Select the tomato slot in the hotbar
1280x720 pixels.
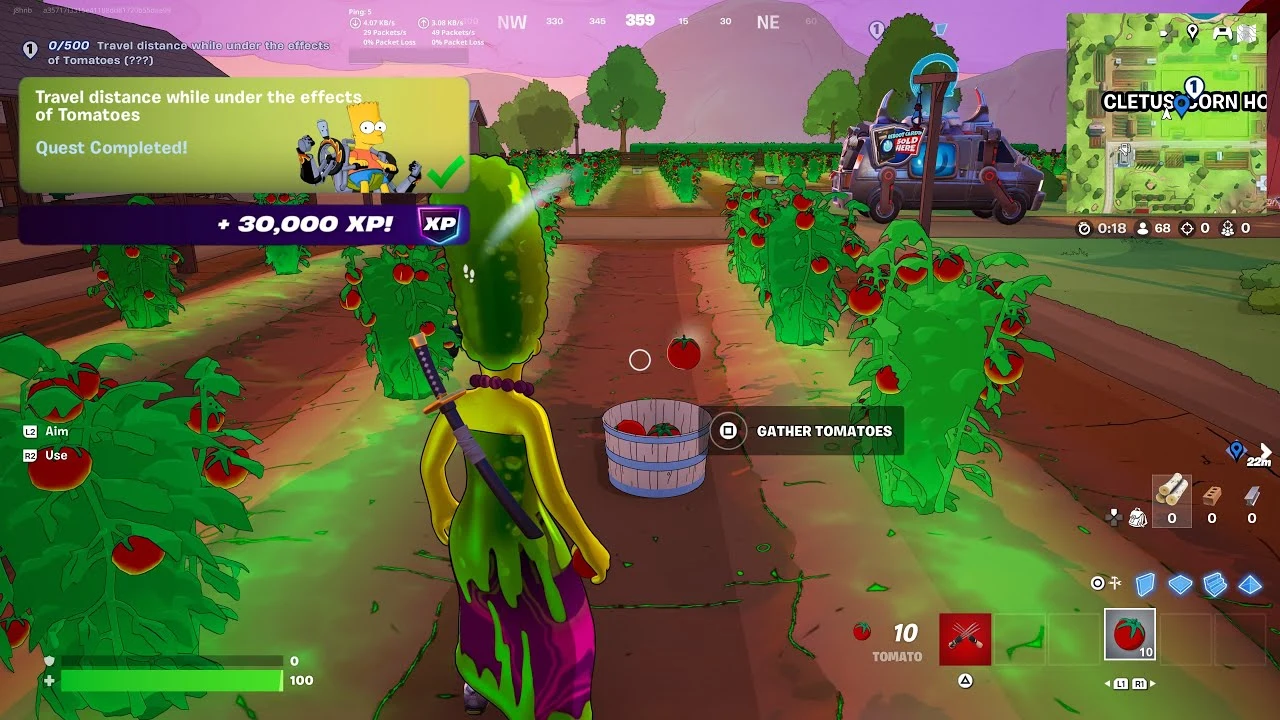pos(1129,635)
